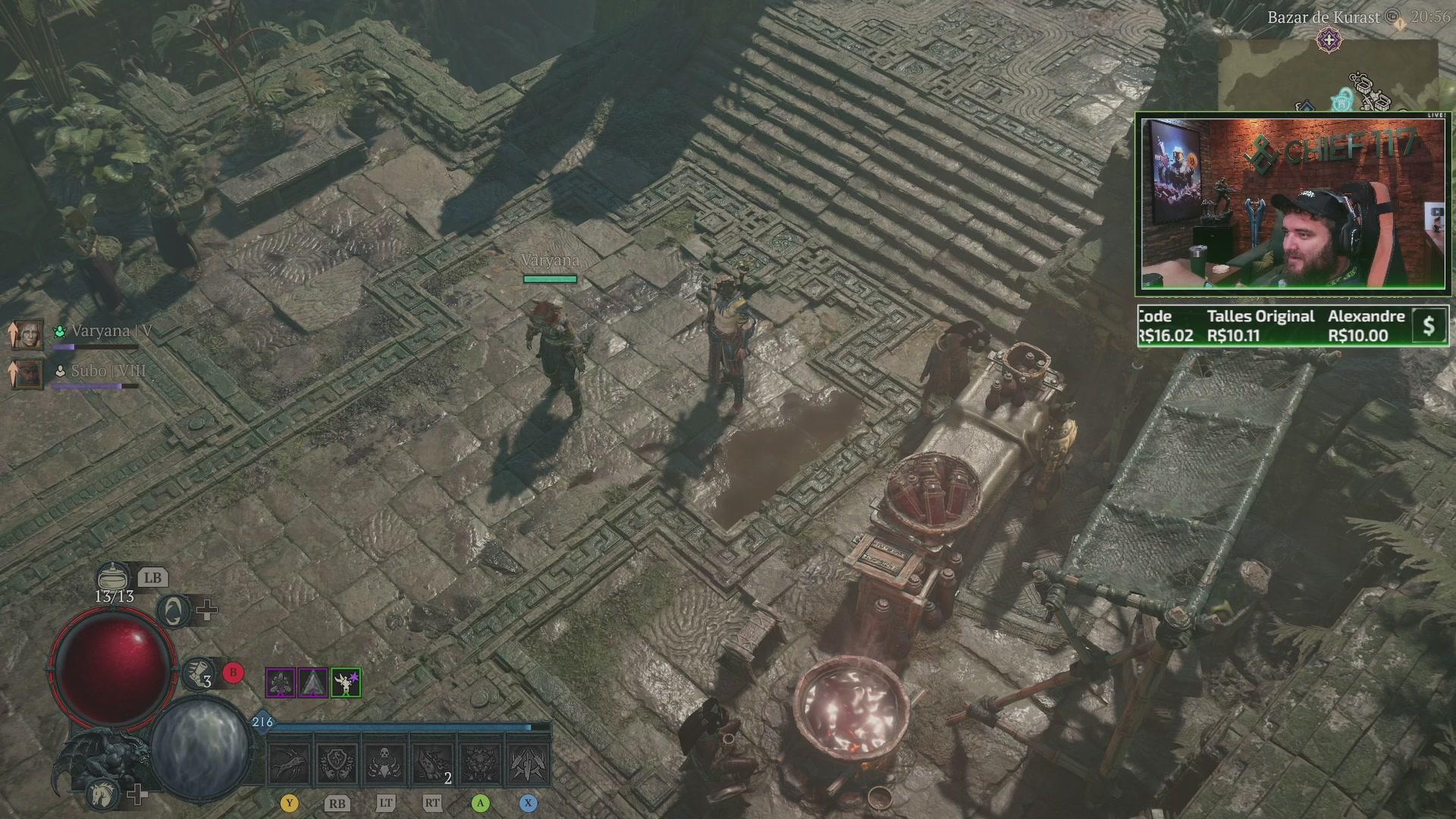Open the minimap
The height and width of the screenshot is (819, 1456).
[1327, 76]
